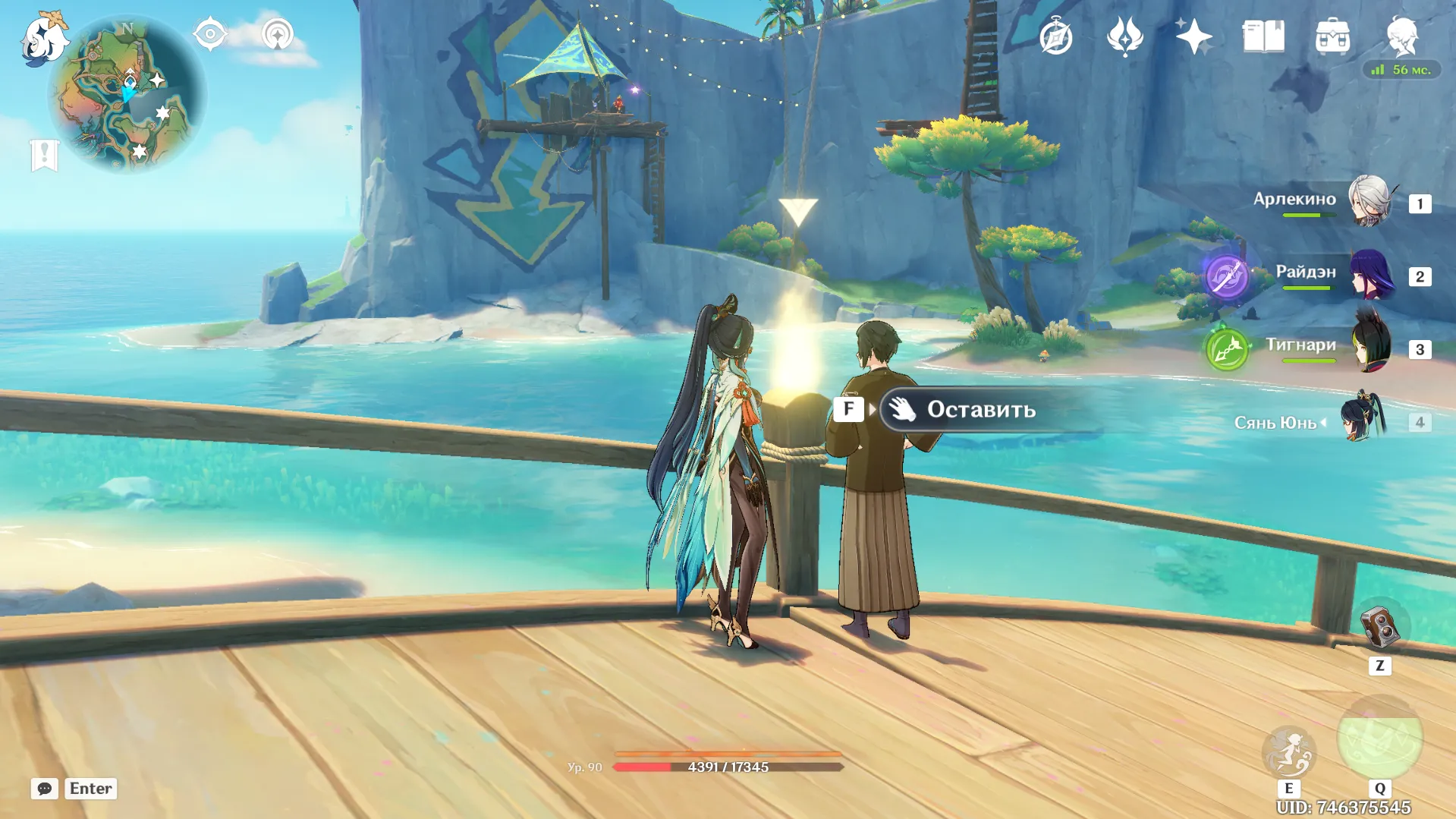Click the quest exclamation bookmark icon

tap(44, 155)
